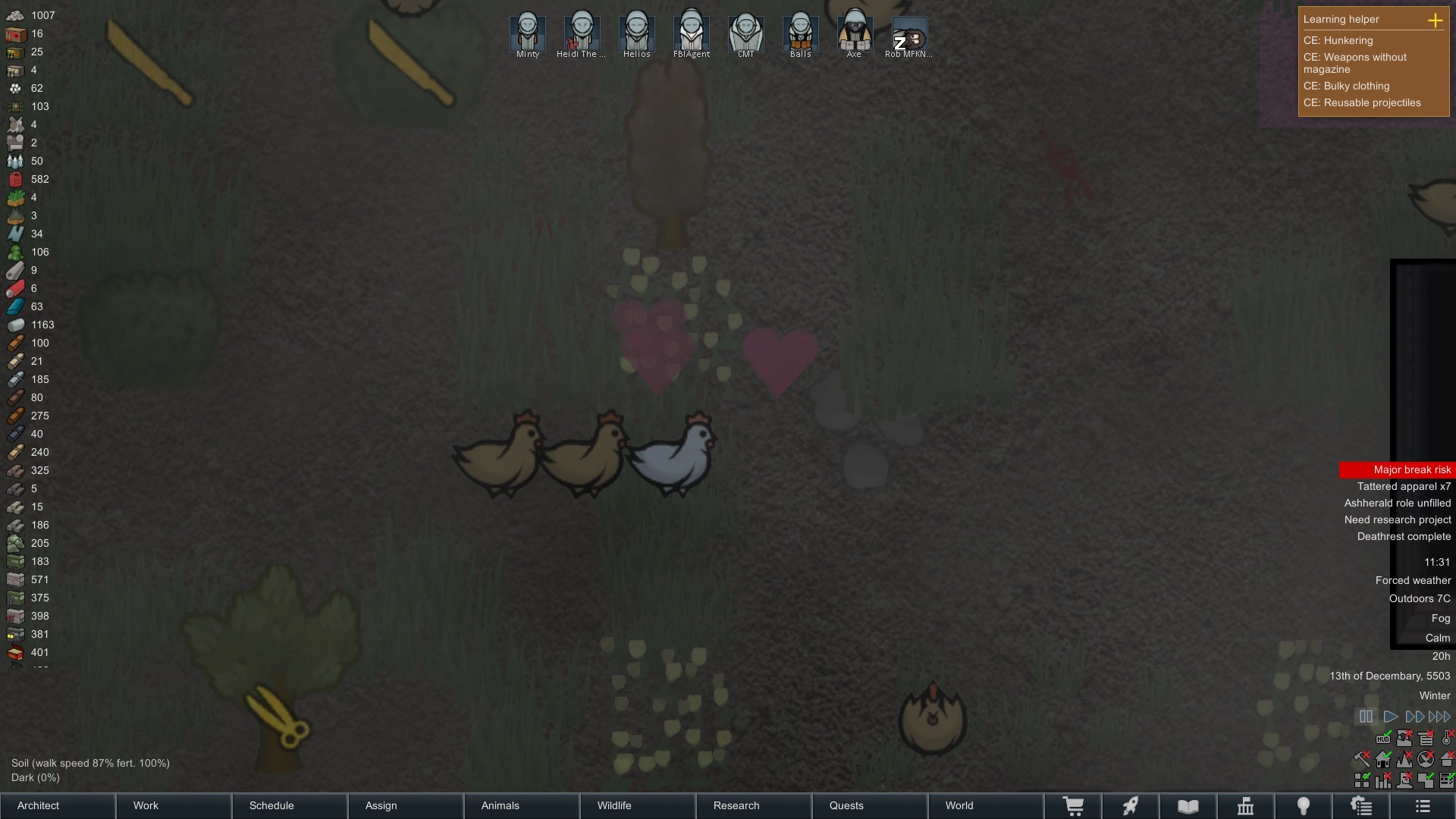Open the trade shopping cart icon
Image resolution: width=1456 pixels, height=819 pixels.
[x=1073, y=806]
